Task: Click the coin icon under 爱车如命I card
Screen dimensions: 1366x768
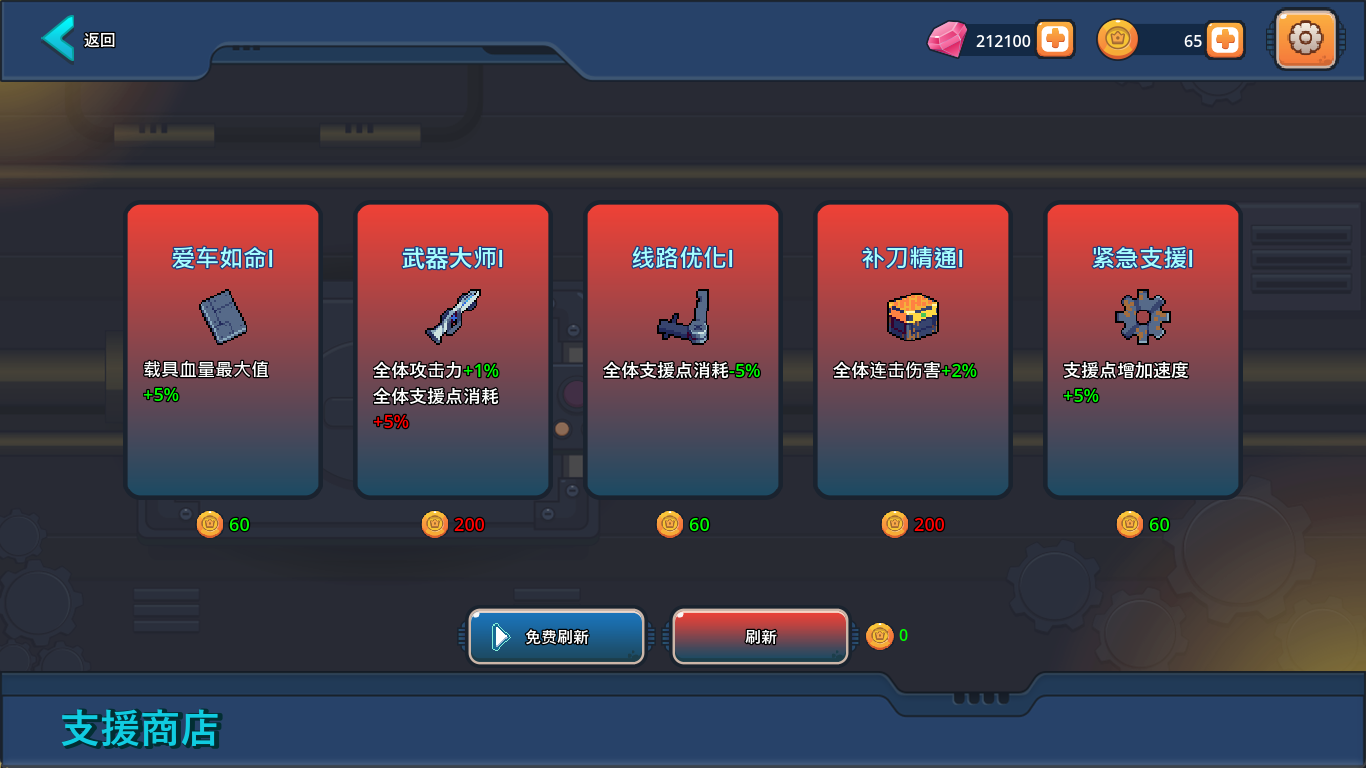Action: coord(210,524)
